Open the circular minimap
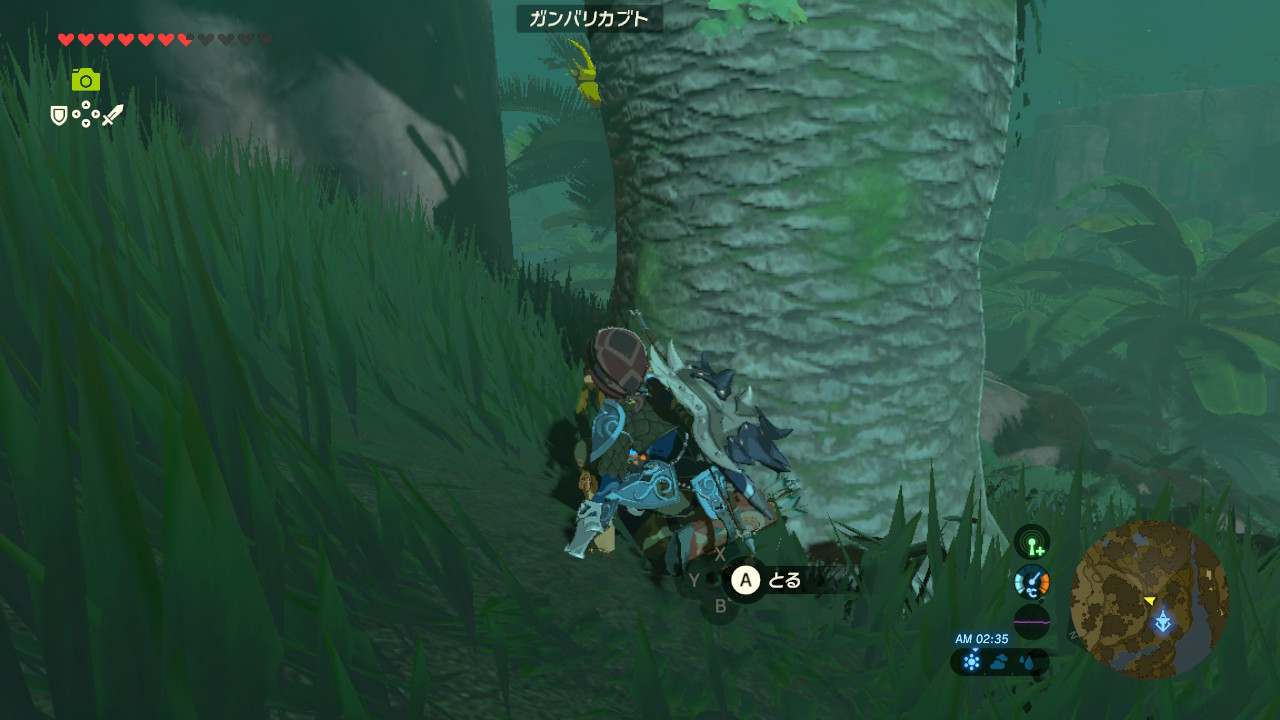The height and width of the screenshot is (720, 1280). tap(1149, 600)
